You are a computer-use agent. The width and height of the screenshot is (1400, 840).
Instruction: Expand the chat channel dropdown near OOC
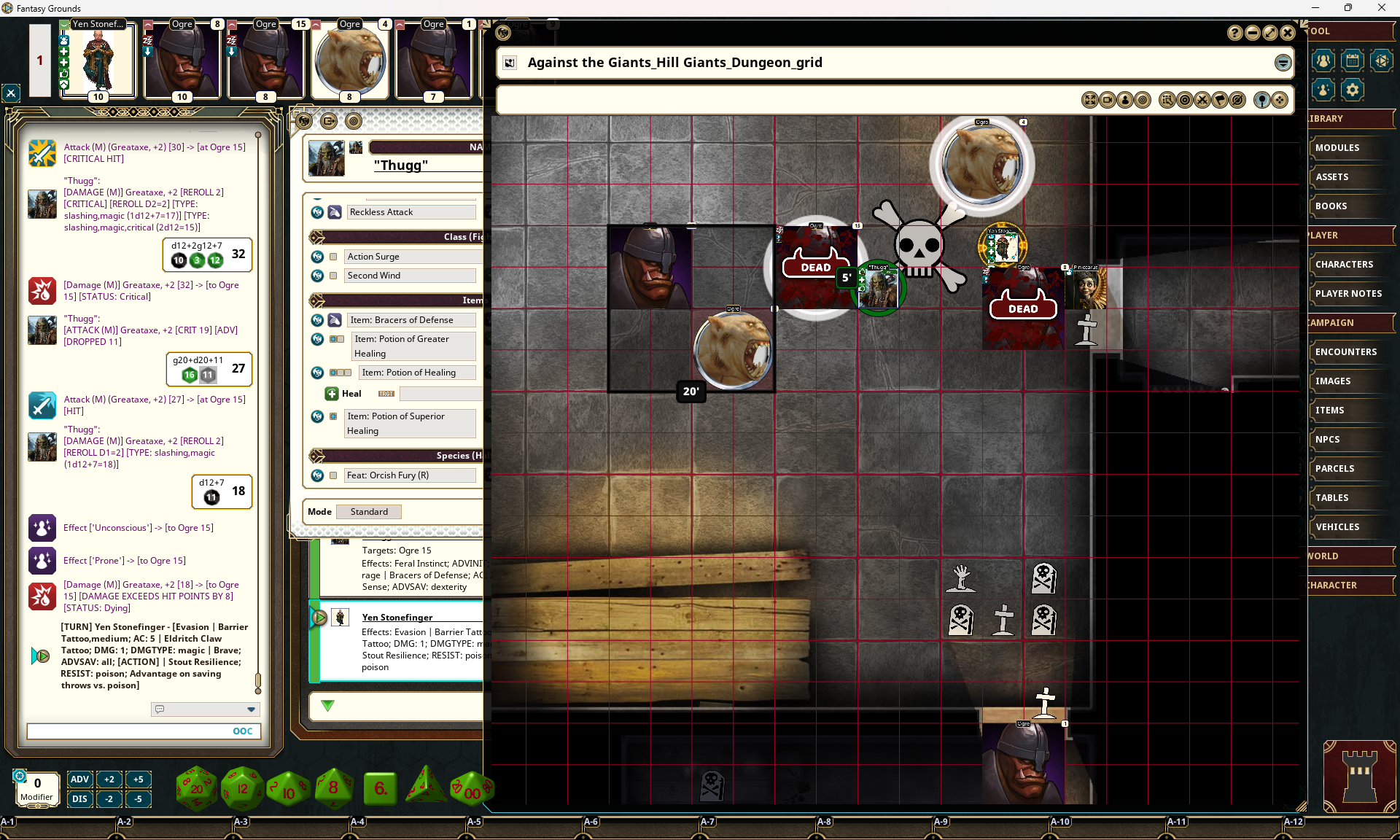click(x=252, y=709)
